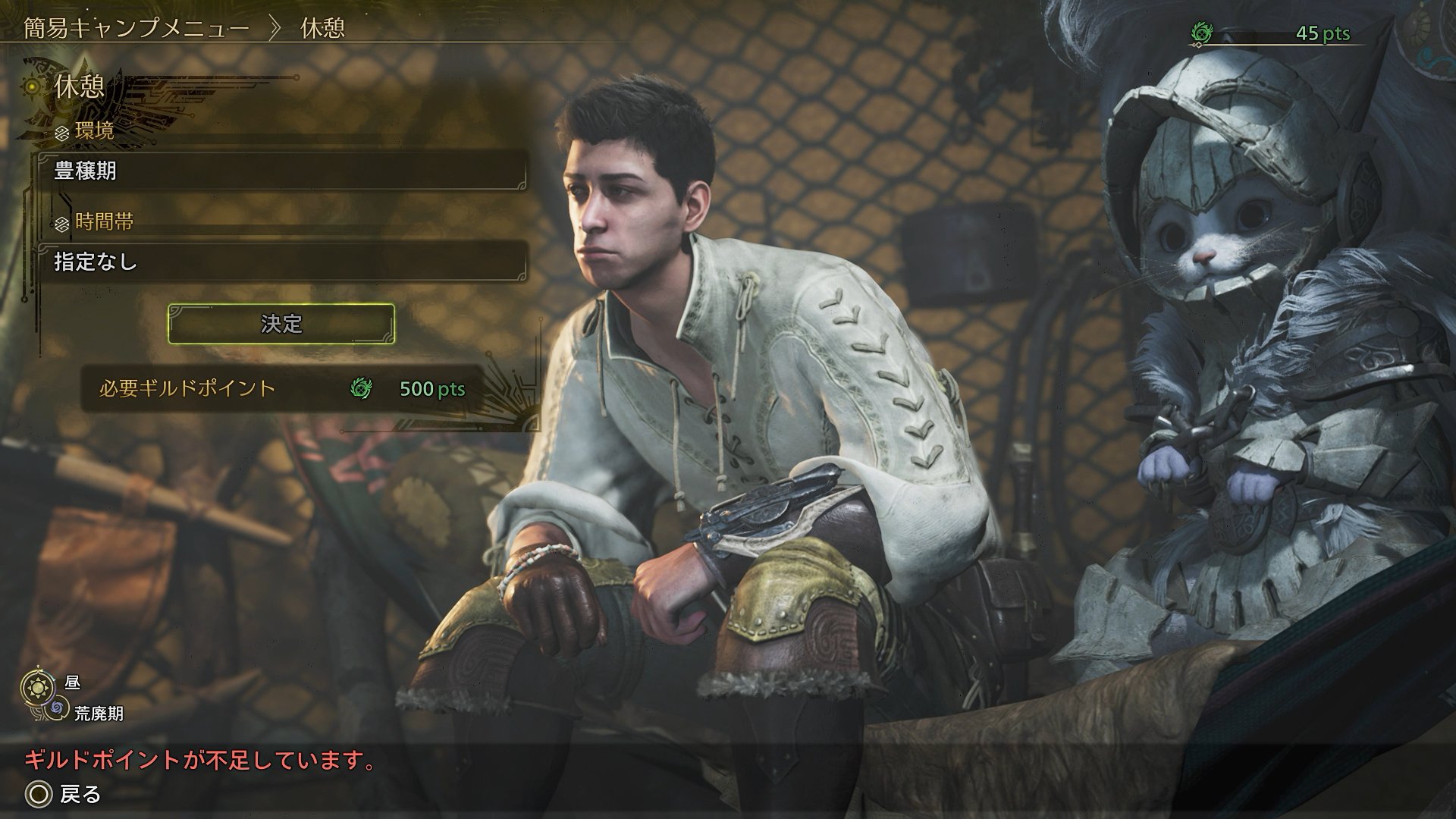Open the 指定なし time-of-day selector
Screen dimensions: 1456x819
point(282,262)
